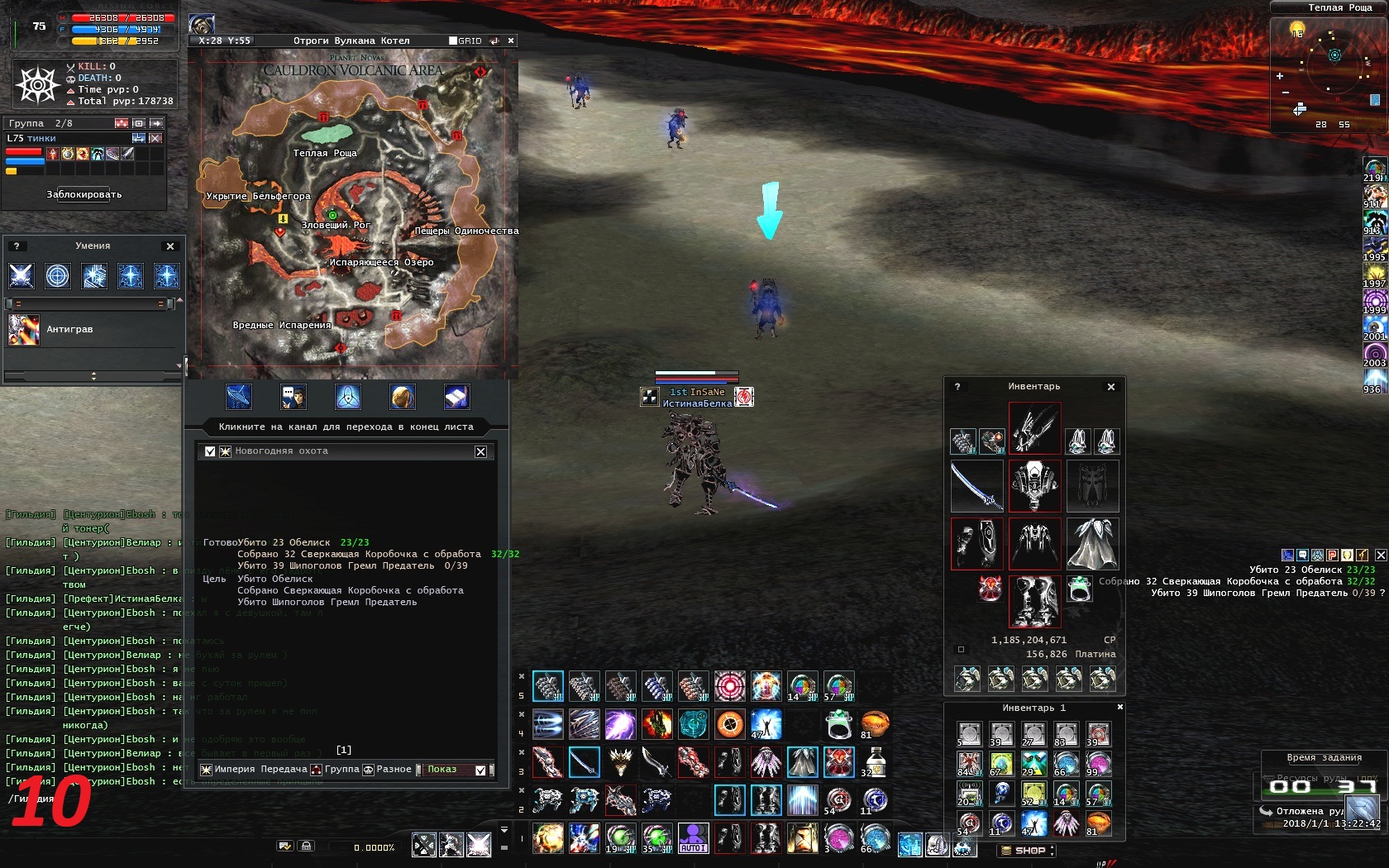
Task: Close the Новогодняя охота quest entry
Action: 480,451
